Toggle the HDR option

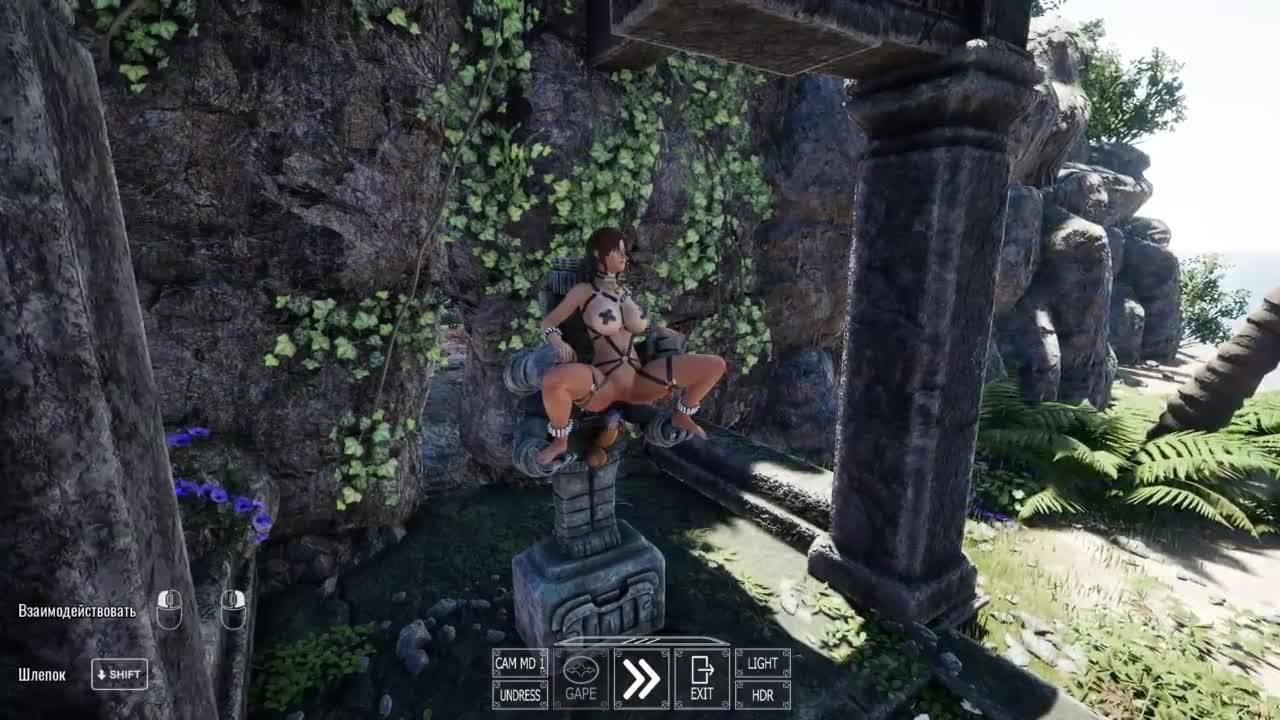click(x=762, y=695)
